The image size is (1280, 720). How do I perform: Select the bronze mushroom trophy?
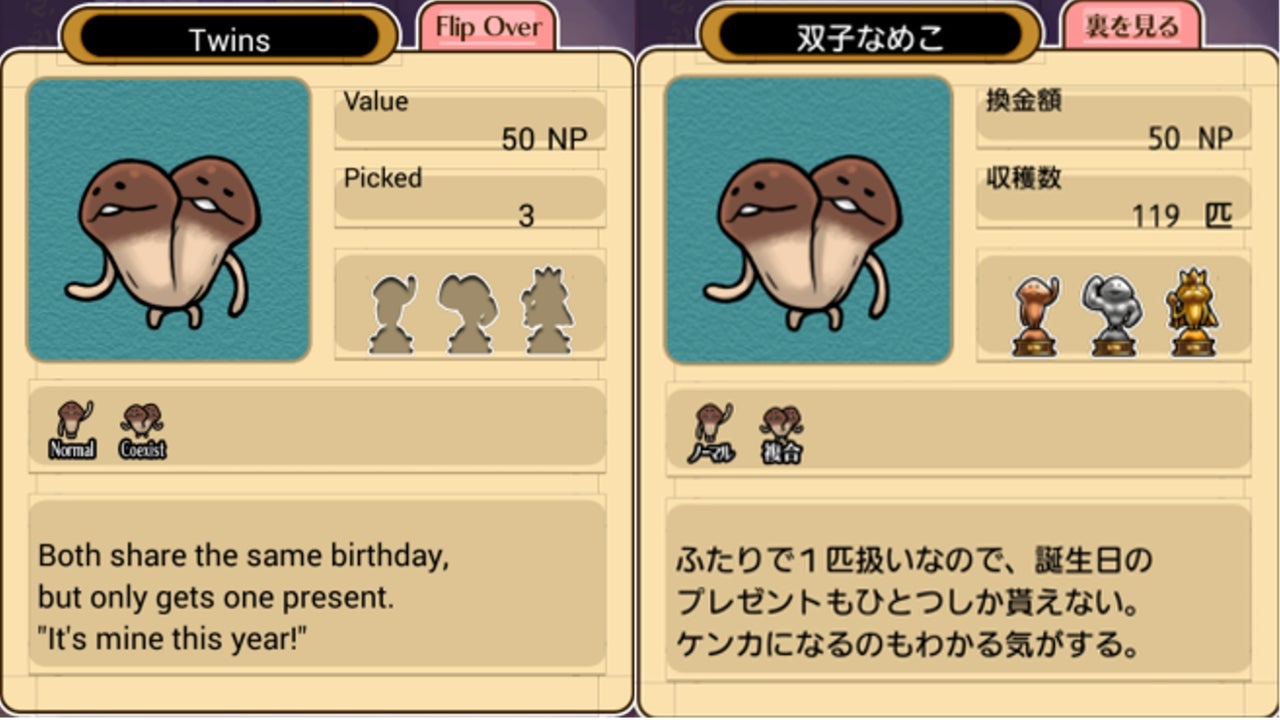[x=1035, y=314]
